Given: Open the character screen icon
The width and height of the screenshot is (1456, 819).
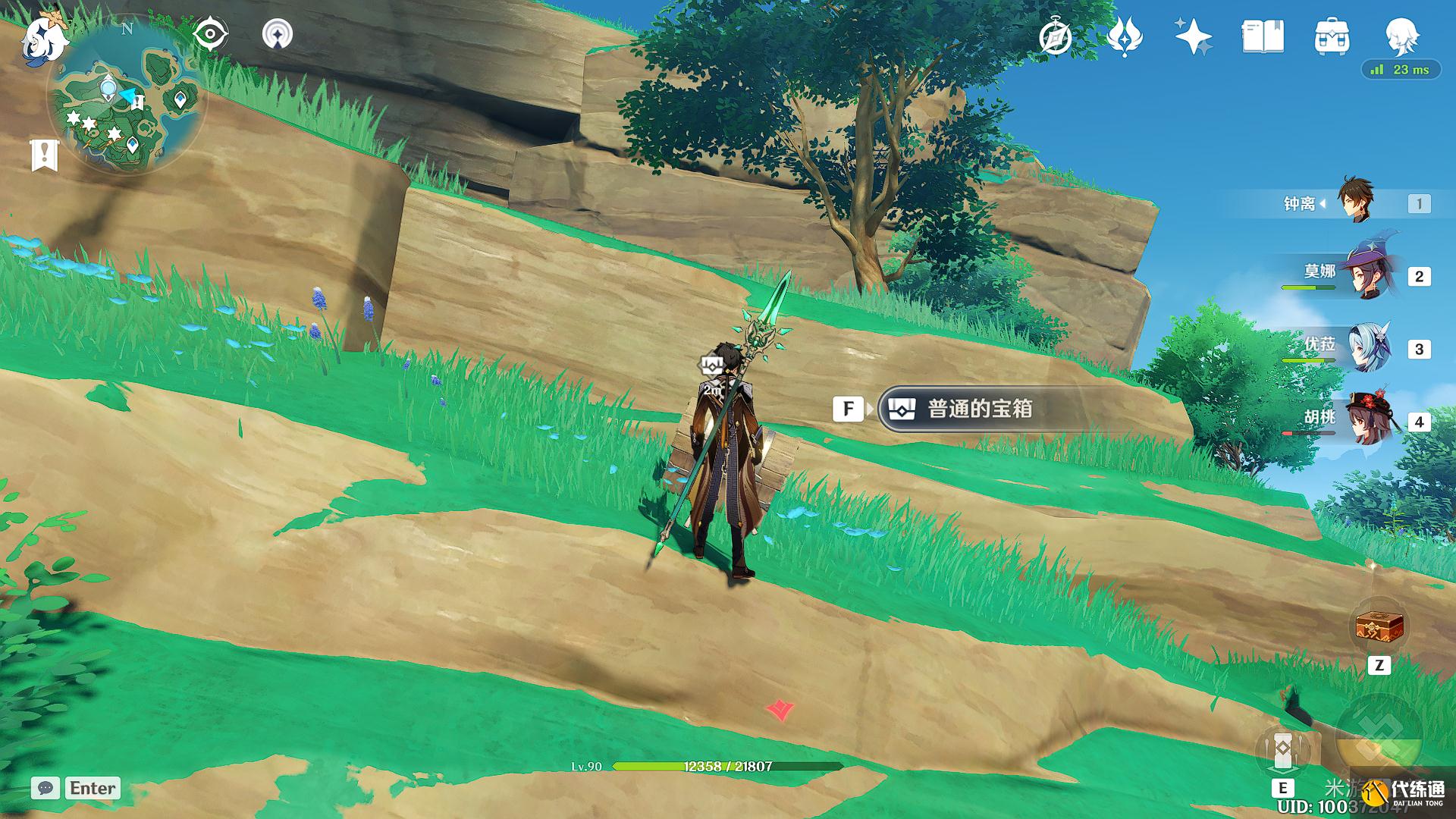Looking at the screenshot, I should point(1401,36).
